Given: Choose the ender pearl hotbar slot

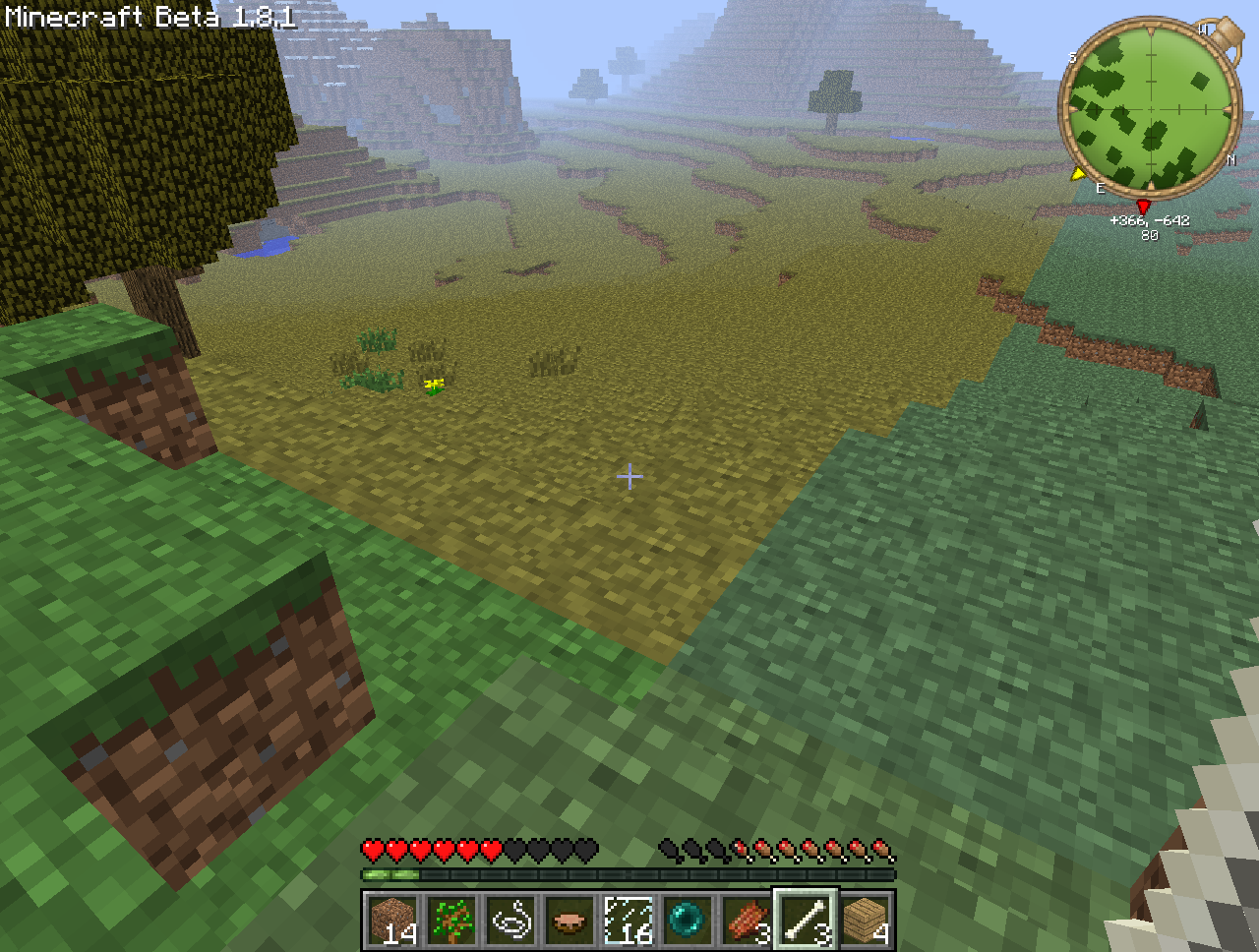Looking at the screenshot, I should coord(688,921).
